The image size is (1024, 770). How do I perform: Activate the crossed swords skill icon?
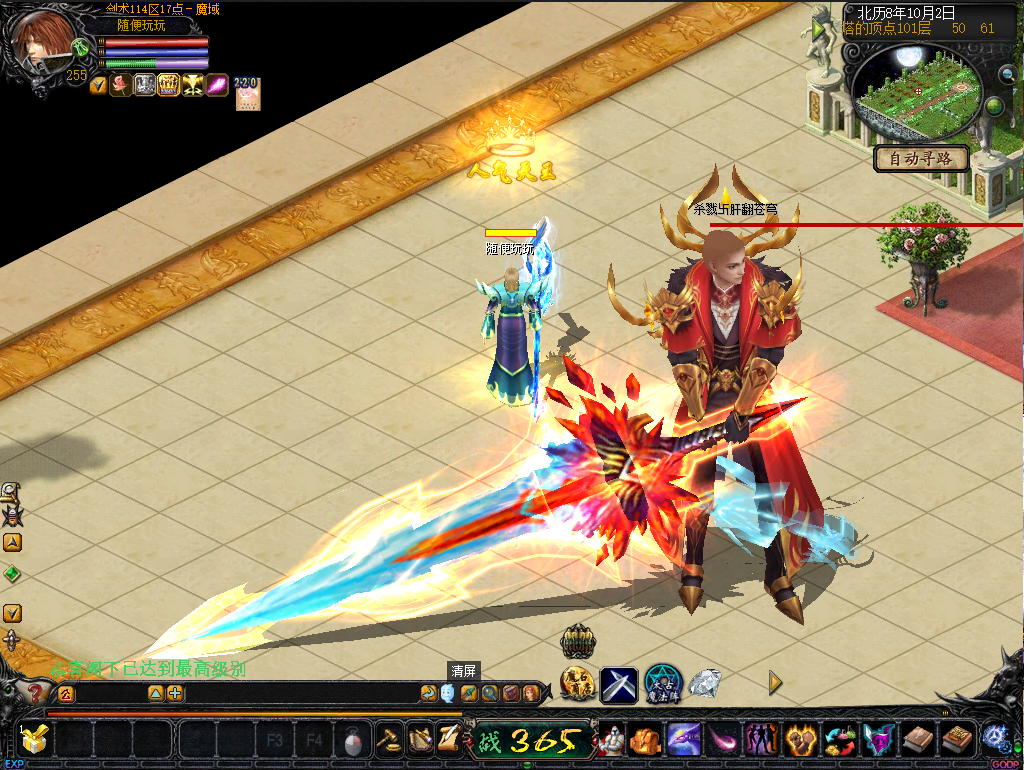[619, 685]
